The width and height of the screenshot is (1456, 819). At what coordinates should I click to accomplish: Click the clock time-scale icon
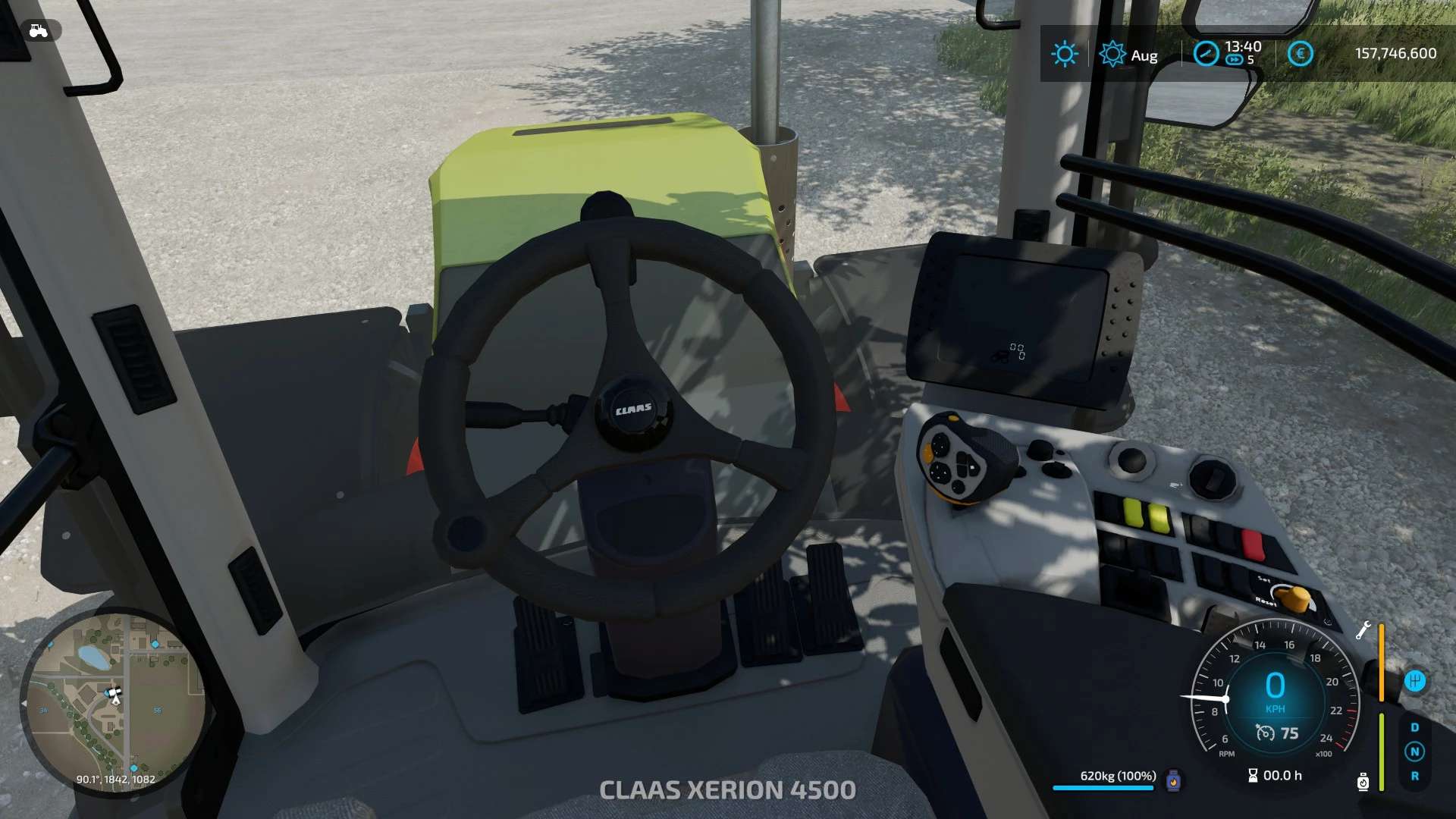click(x=1206, y=53)
